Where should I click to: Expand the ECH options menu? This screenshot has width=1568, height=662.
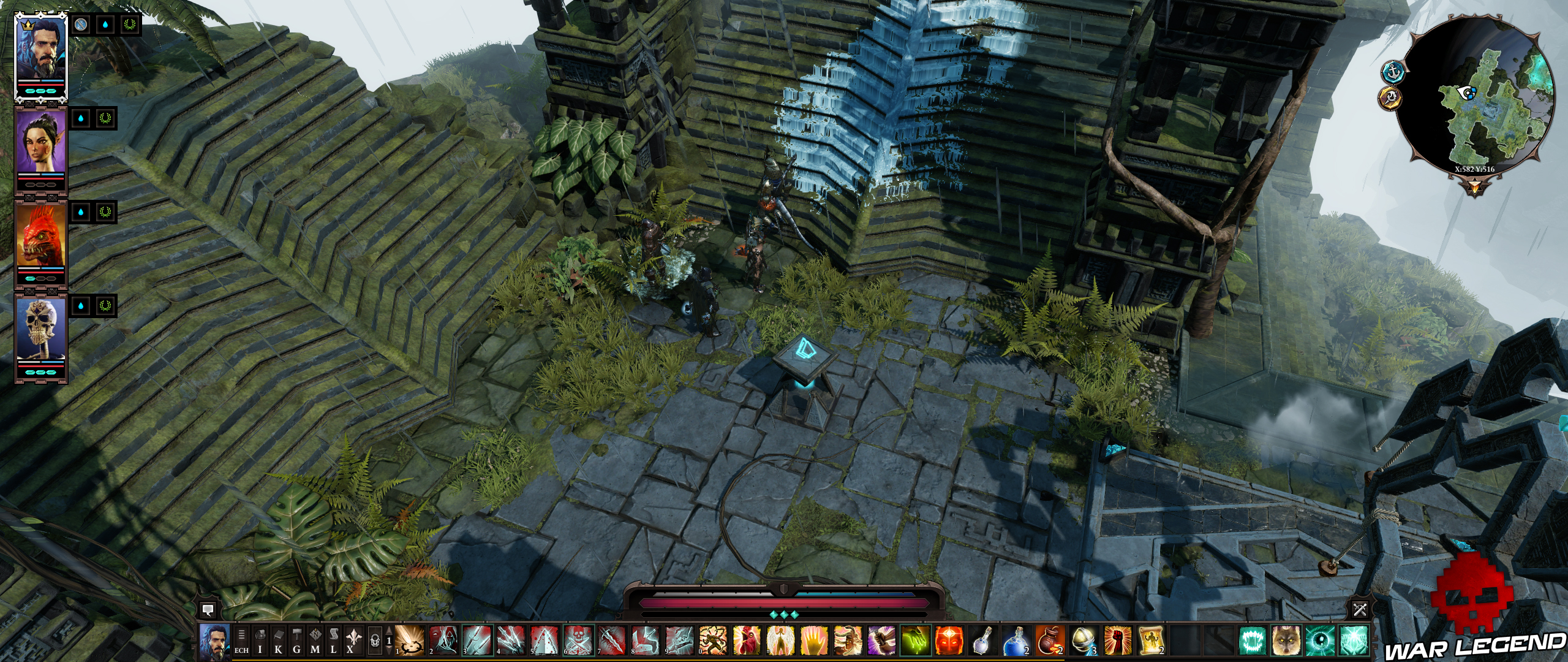point(241,644)
